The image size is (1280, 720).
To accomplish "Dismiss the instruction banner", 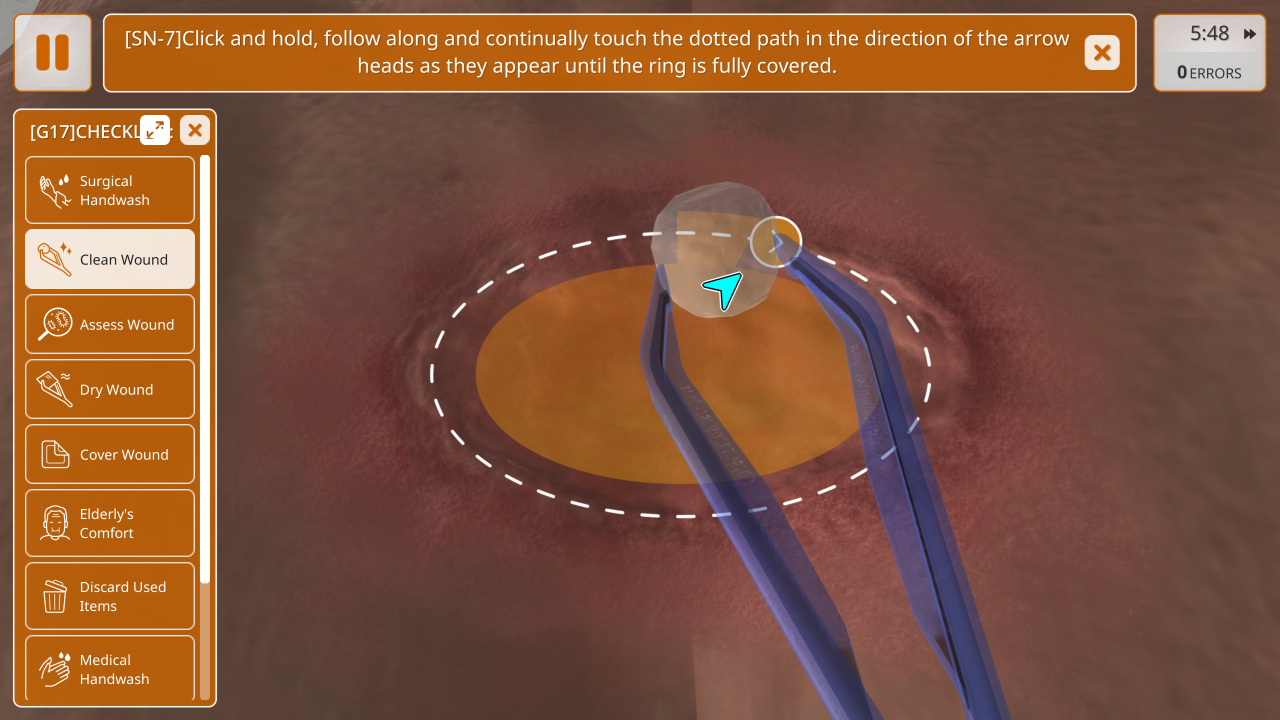I will (x=1102, y=53).
